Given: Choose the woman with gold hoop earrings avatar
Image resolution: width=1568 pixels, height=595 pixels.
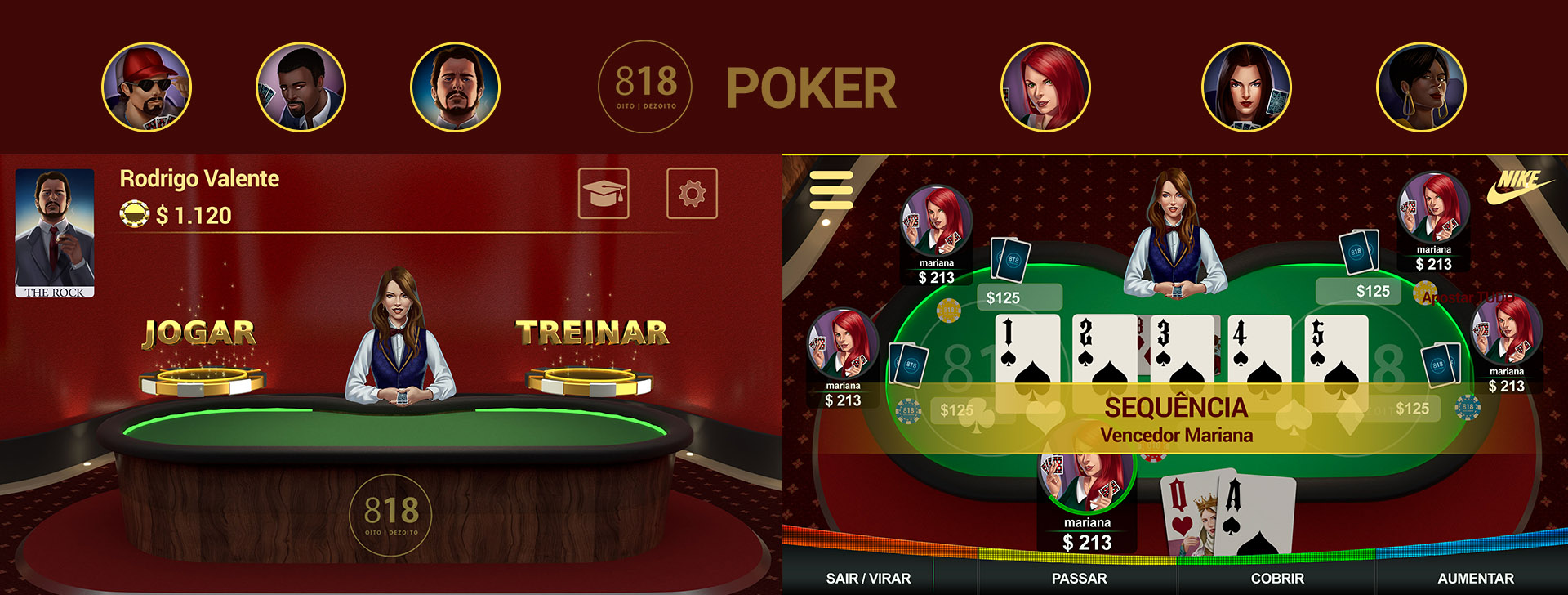Looking at the screenshot, I should pyautogui.click(x=1421, y=87).
